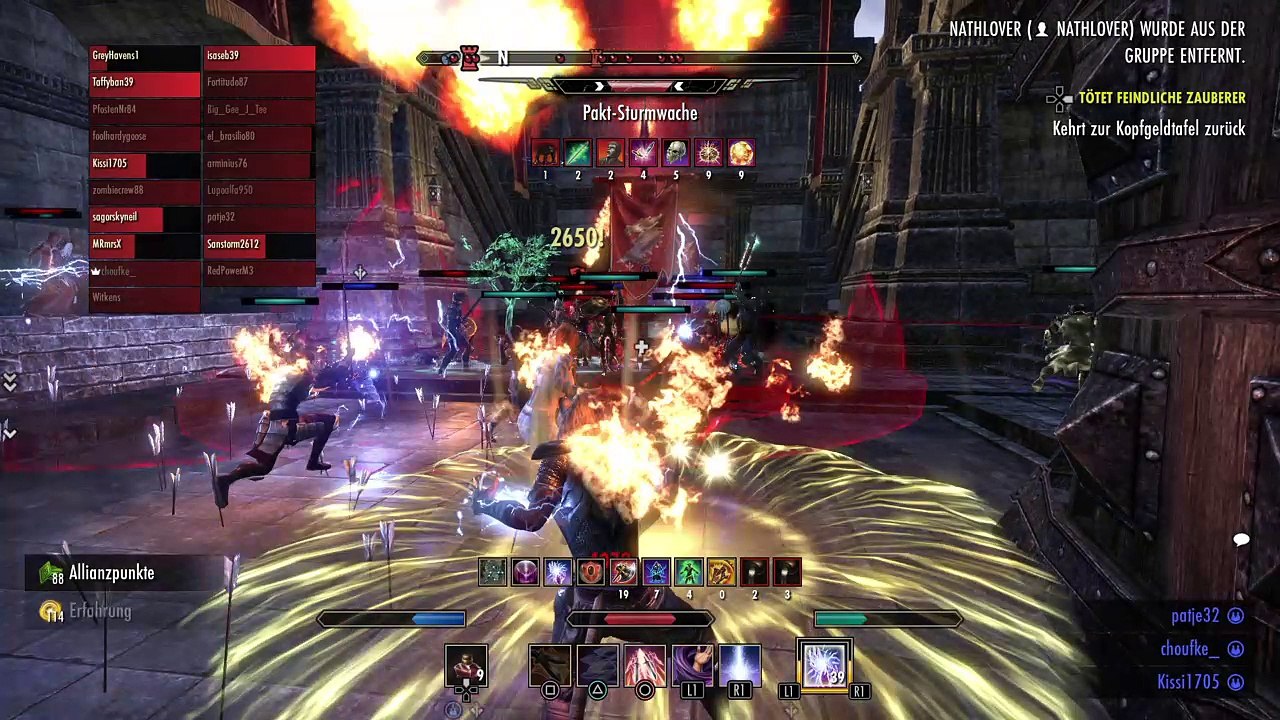Select GreyHavens1 in the group list

[145, 56]
